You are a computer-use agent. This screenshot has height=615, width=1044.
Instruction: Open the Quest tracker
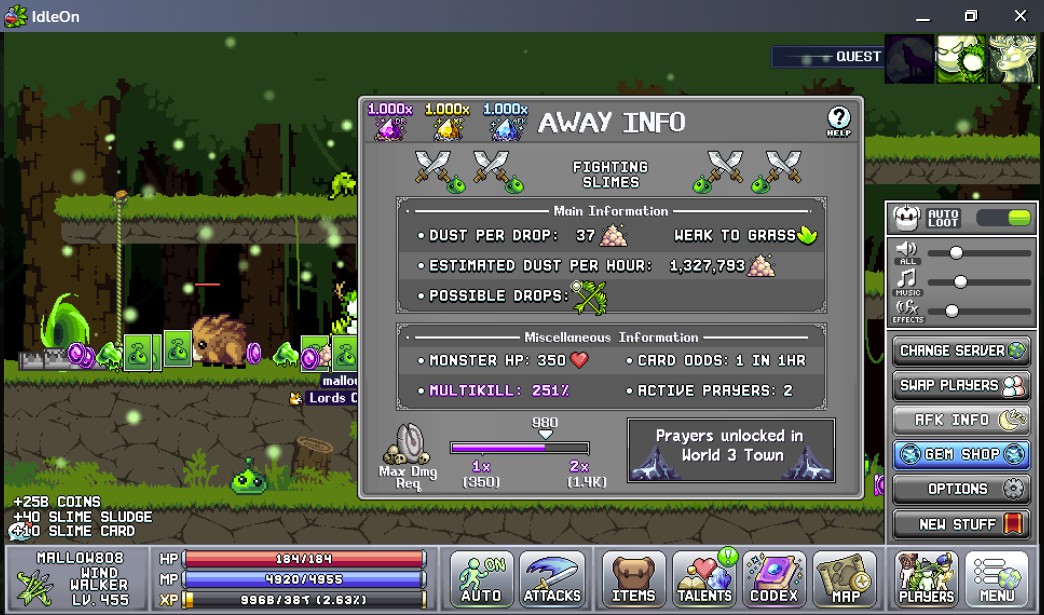(x=827, y=57)
